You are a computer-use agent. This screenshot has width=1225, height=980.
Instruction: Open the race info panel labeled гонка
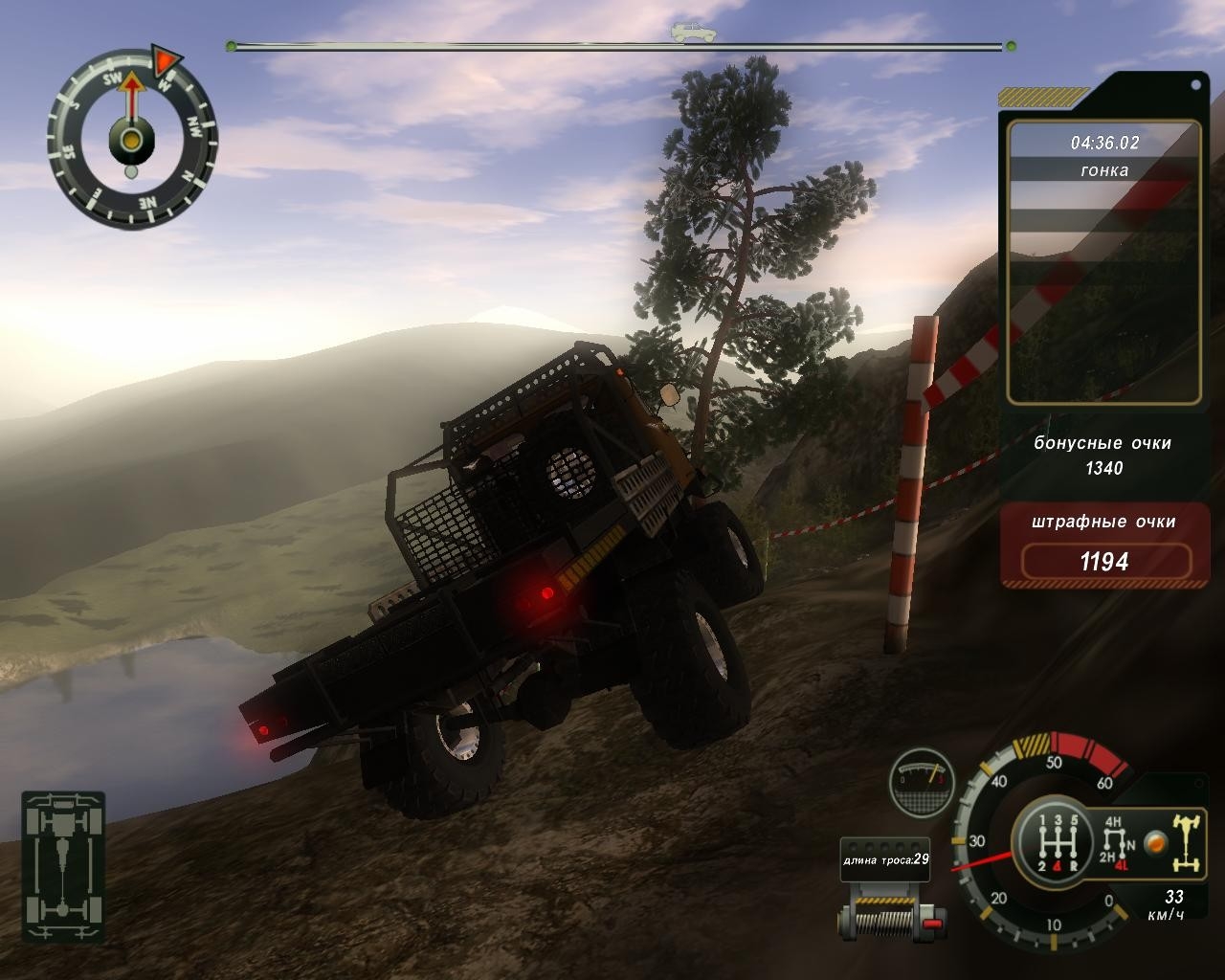coord(1105,170)
